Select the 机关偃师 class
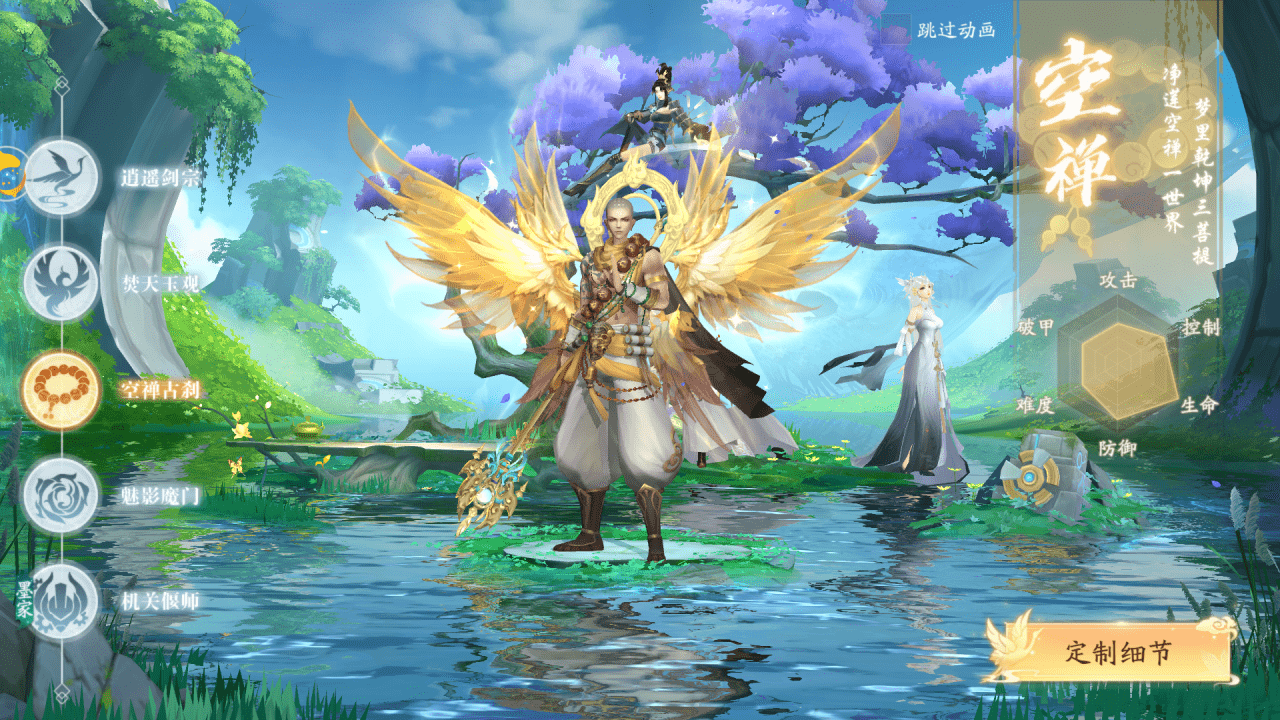 [x=61, y=601]
